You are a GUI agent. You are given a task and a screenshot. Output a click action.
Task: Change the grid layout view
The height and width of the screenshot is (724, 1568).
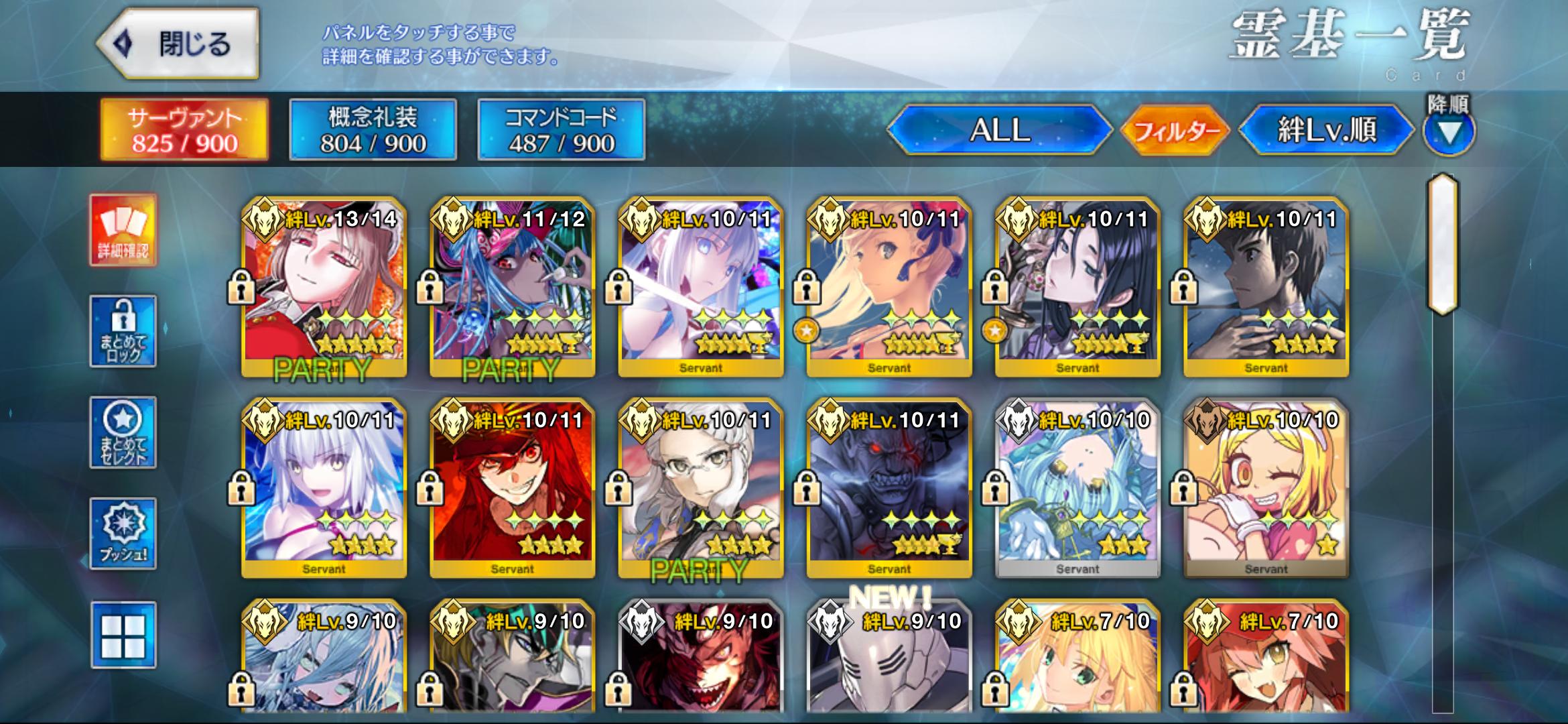coord(123,635)
